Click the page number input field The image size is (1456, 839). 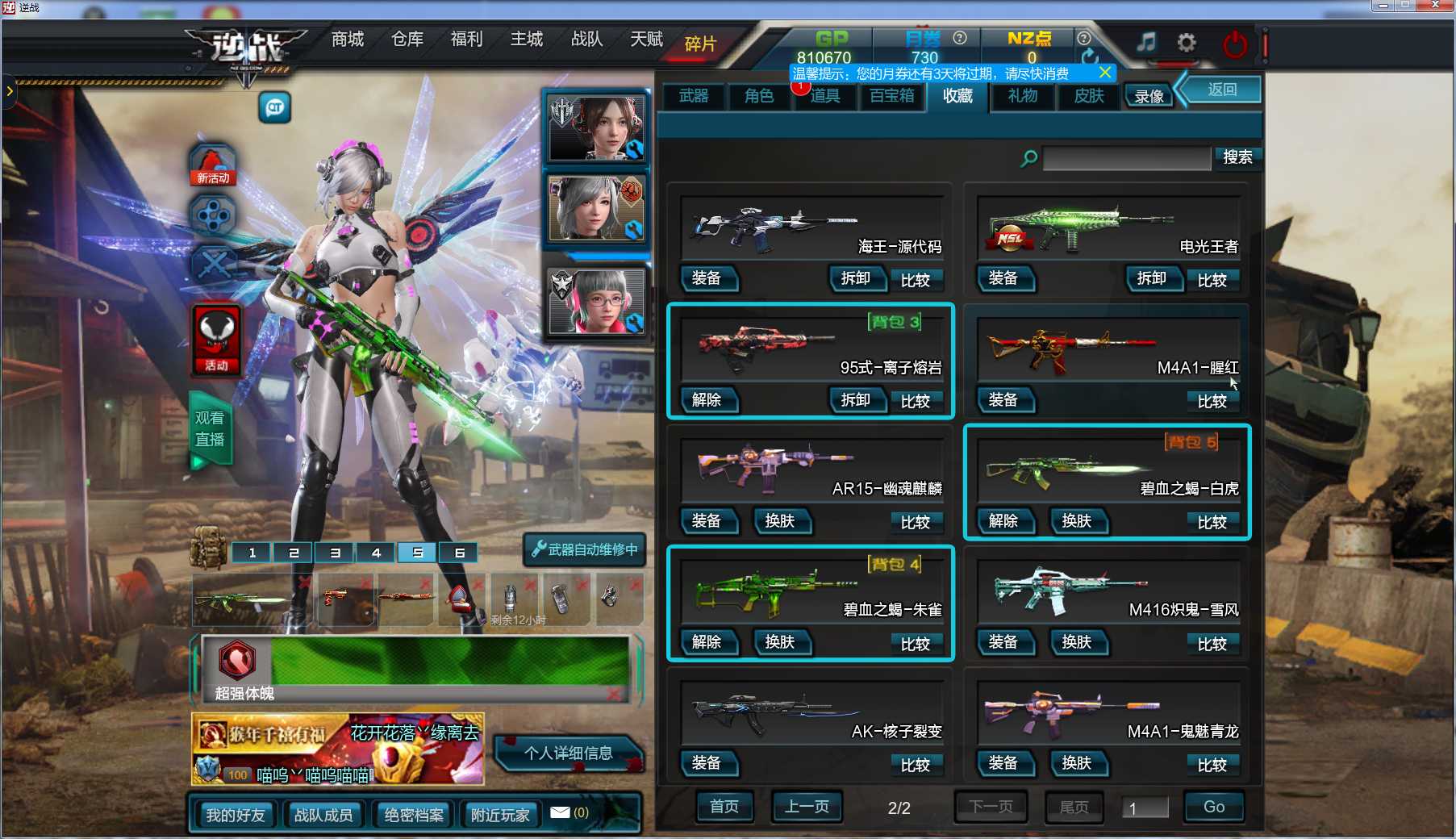1145,807
